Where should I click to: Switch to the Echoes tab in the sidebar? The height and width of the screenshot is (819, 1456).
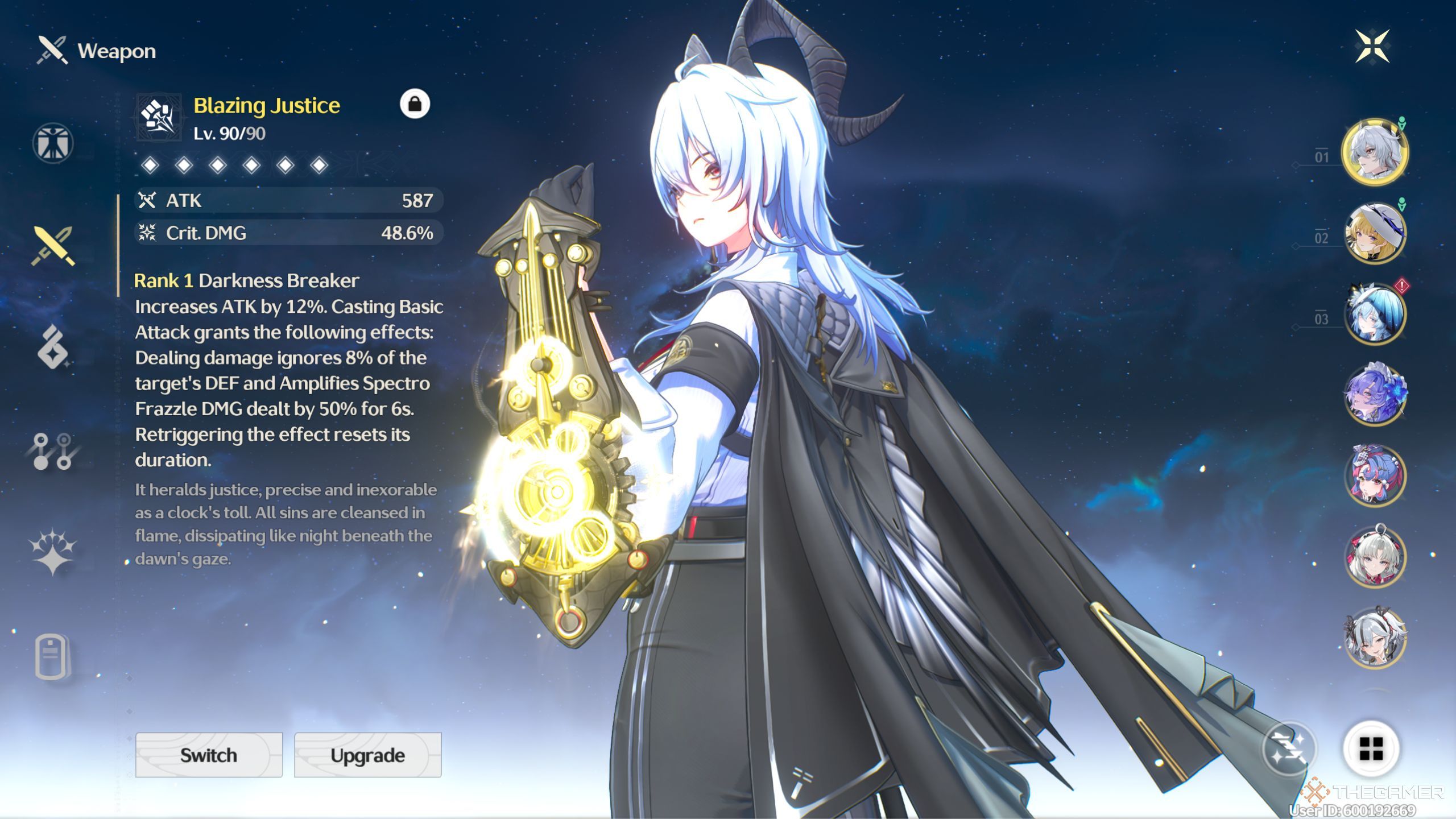pos(53,348)
